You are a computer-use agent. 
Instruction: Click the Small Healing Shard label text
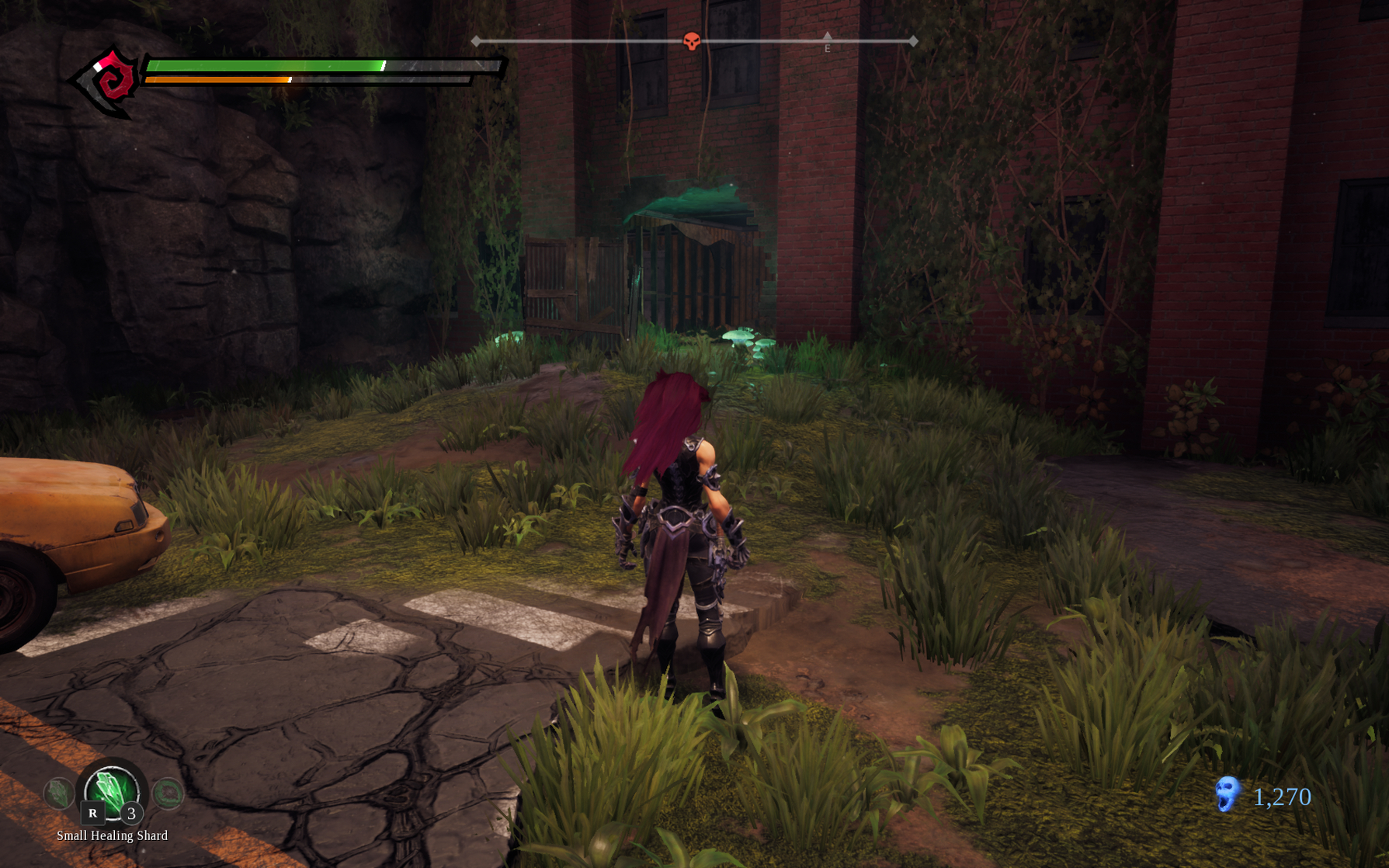pos(111,836)
